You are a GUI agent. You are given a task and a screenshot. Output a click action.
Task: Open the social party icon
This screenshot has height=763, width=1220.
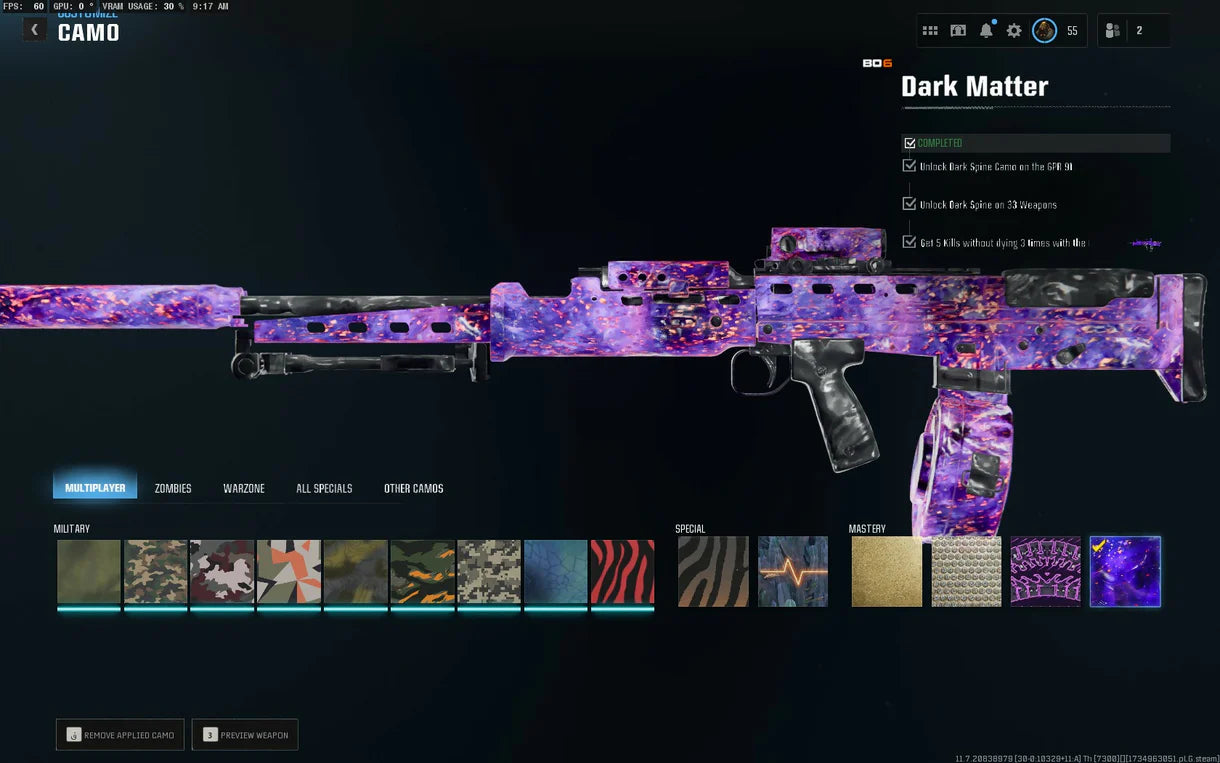(1112, 31)
